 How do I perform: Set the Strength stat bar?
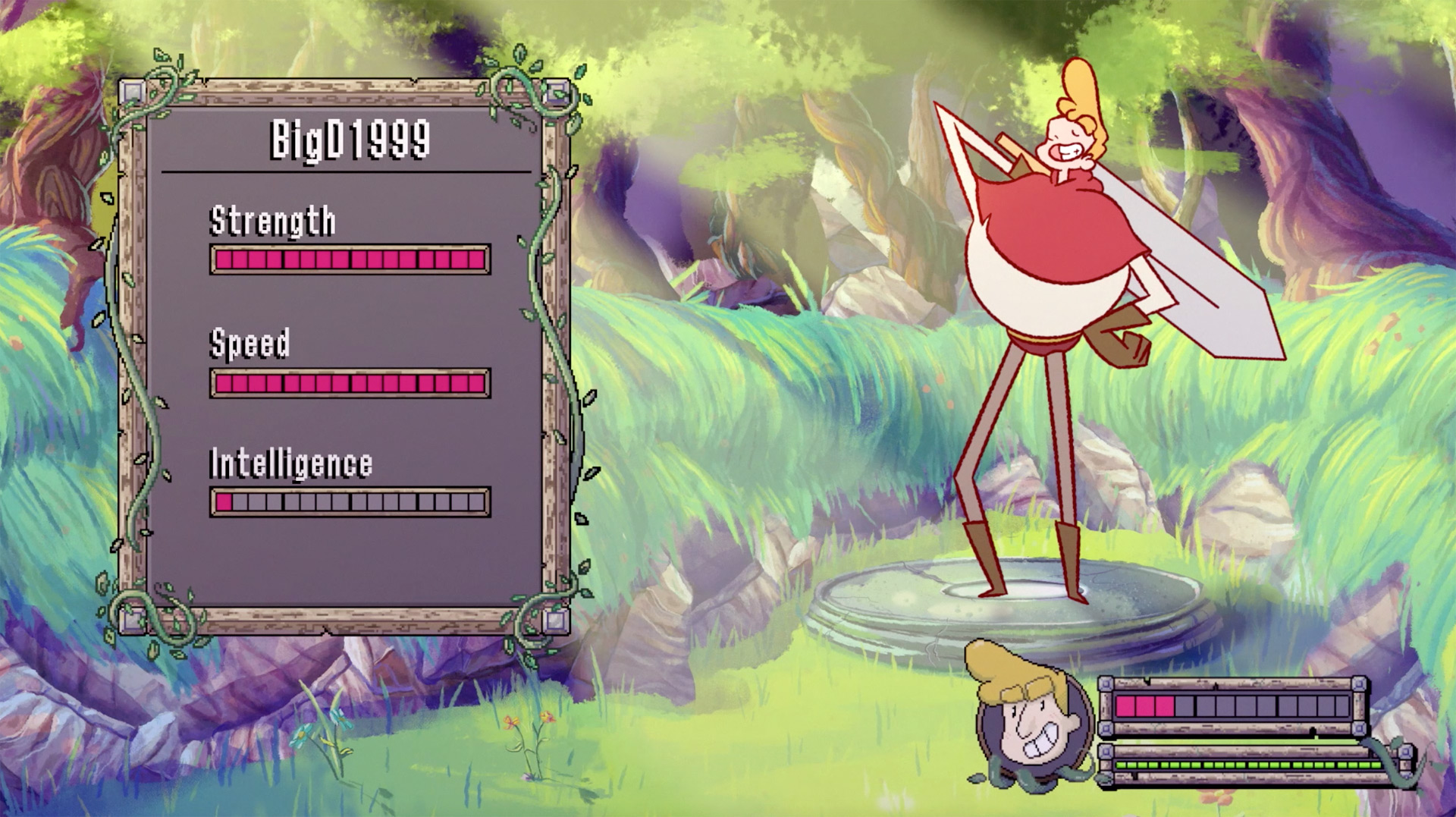(350, 260)
